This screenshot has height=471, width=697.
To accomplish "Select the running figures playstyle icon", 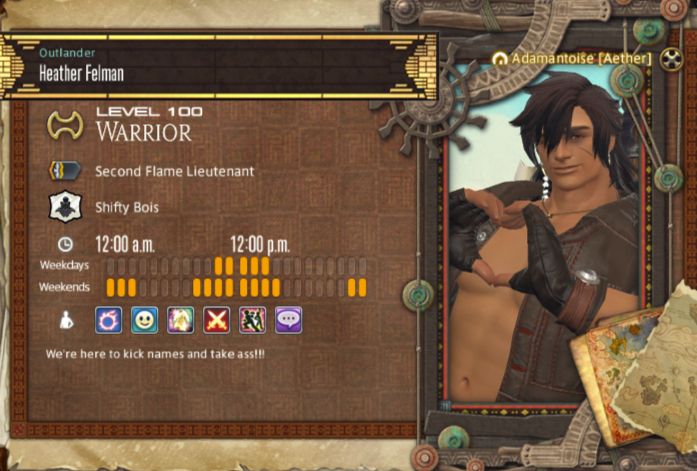I will pos(253,320).
